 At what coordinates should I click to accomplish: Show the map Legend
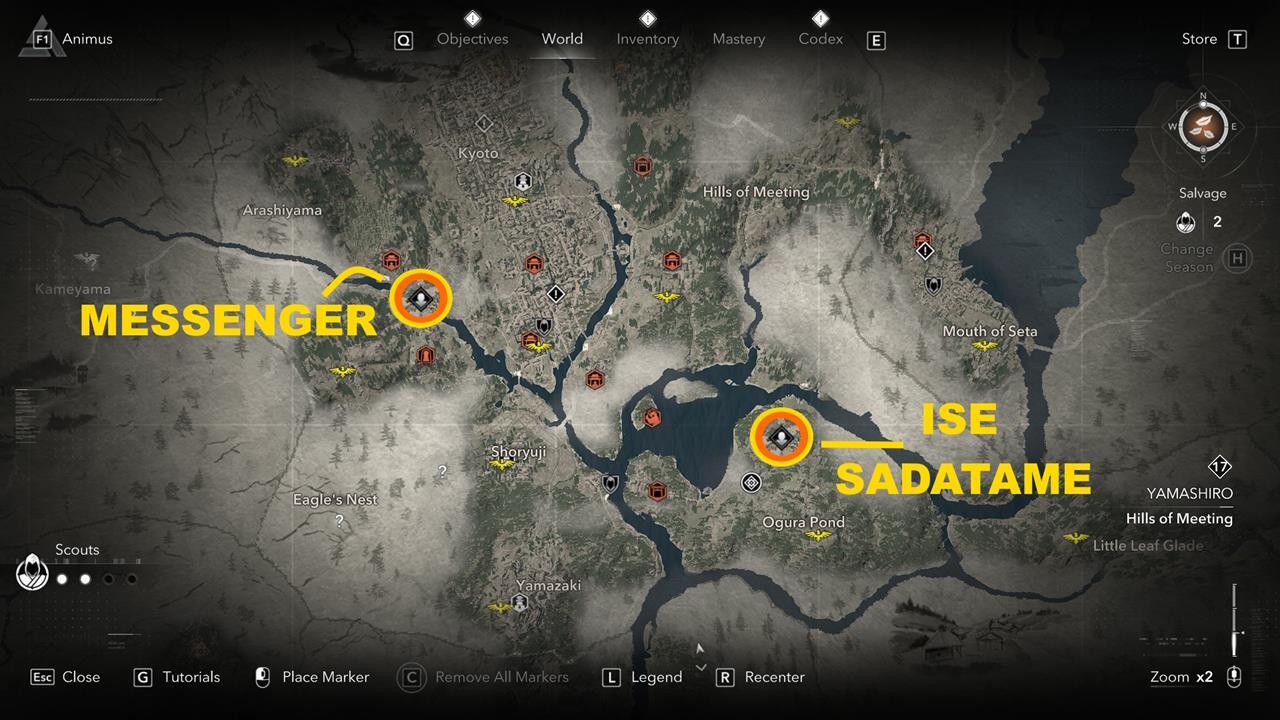pyautogui.click(x=656, y=677)
